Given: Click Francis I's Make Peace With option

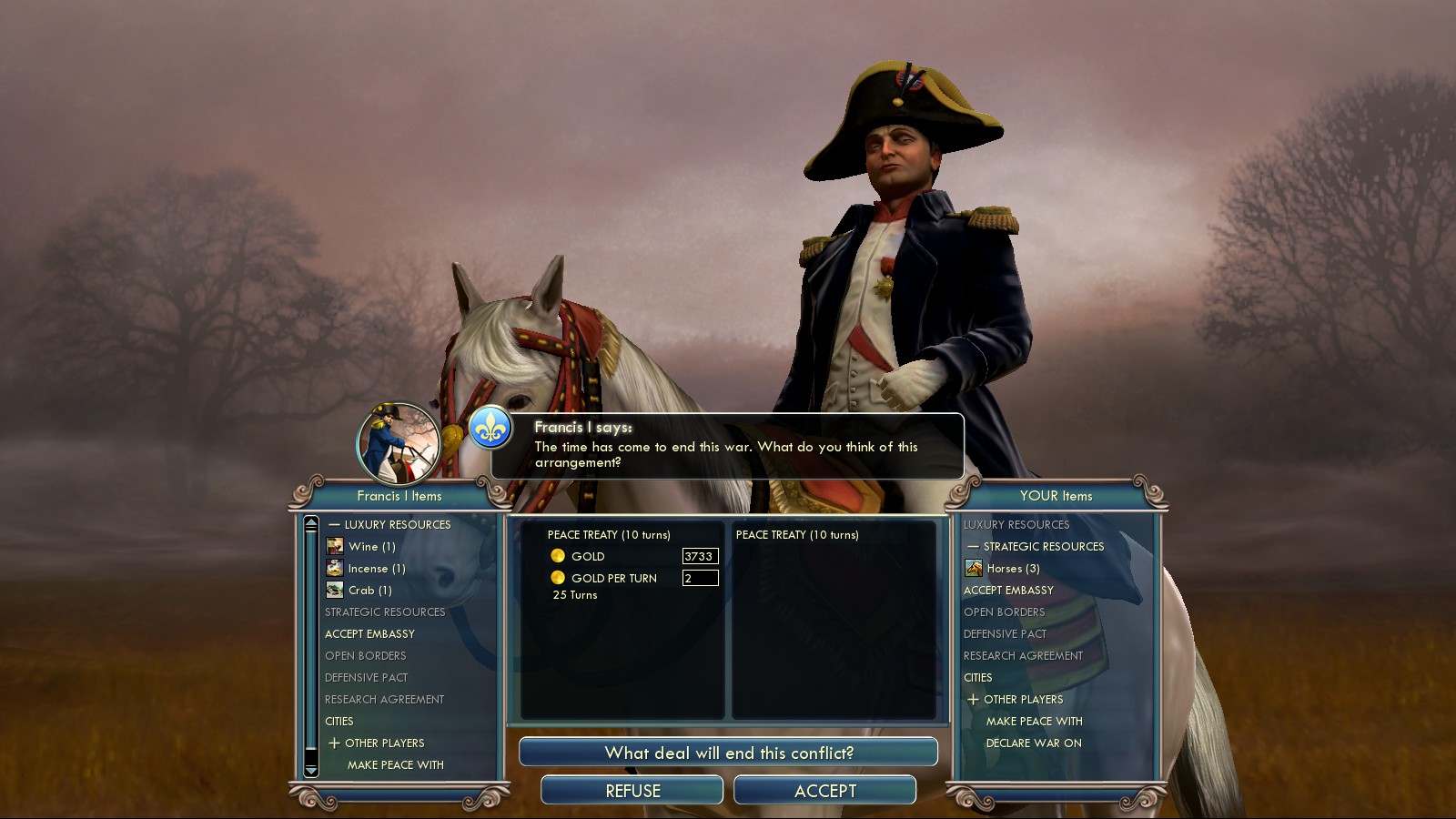Looking at the screenshot, I should [395, 764].
